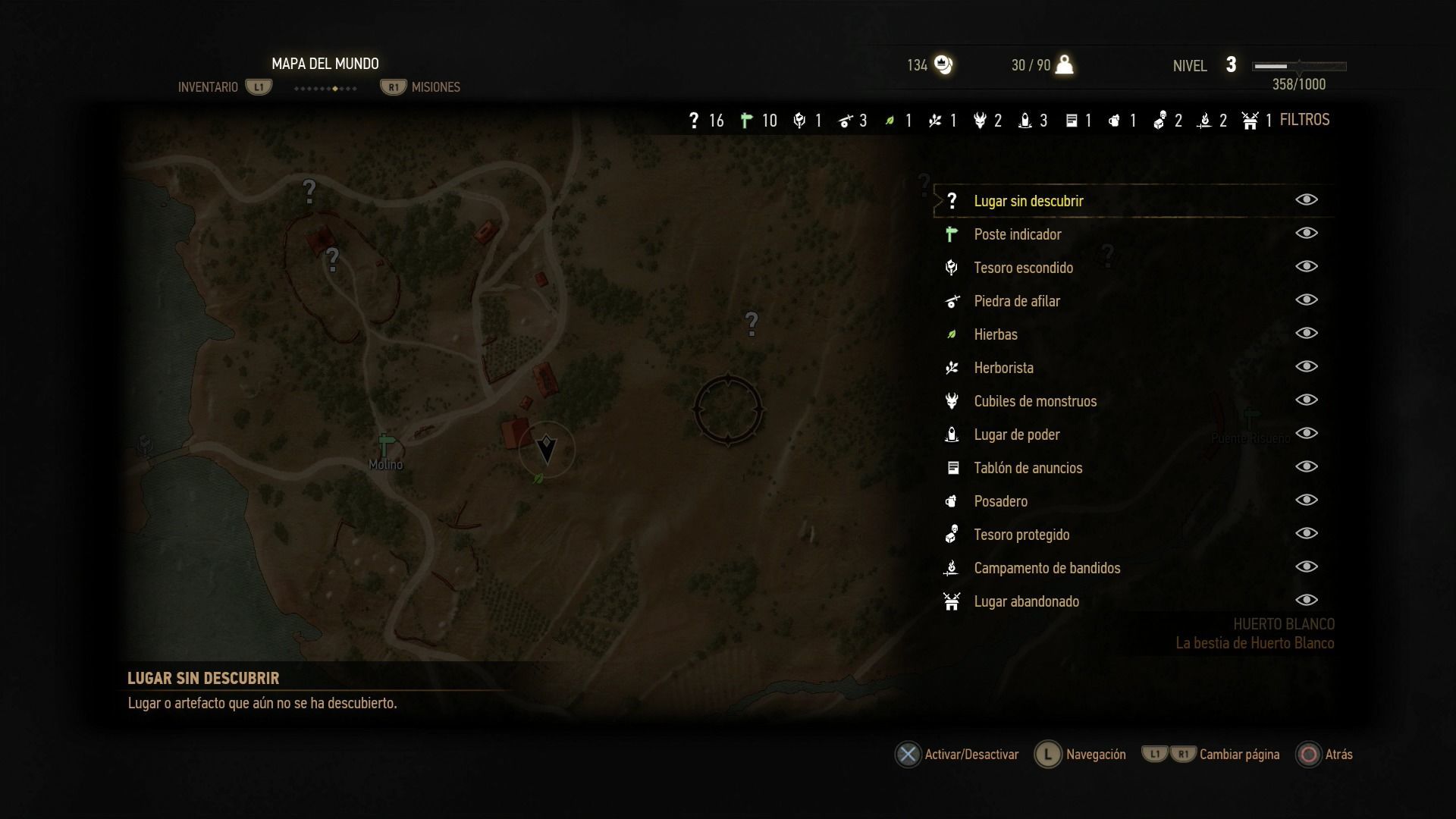Hide Posadero markers with its eye icon
Screen dimensions: 1456x819
1306,500
